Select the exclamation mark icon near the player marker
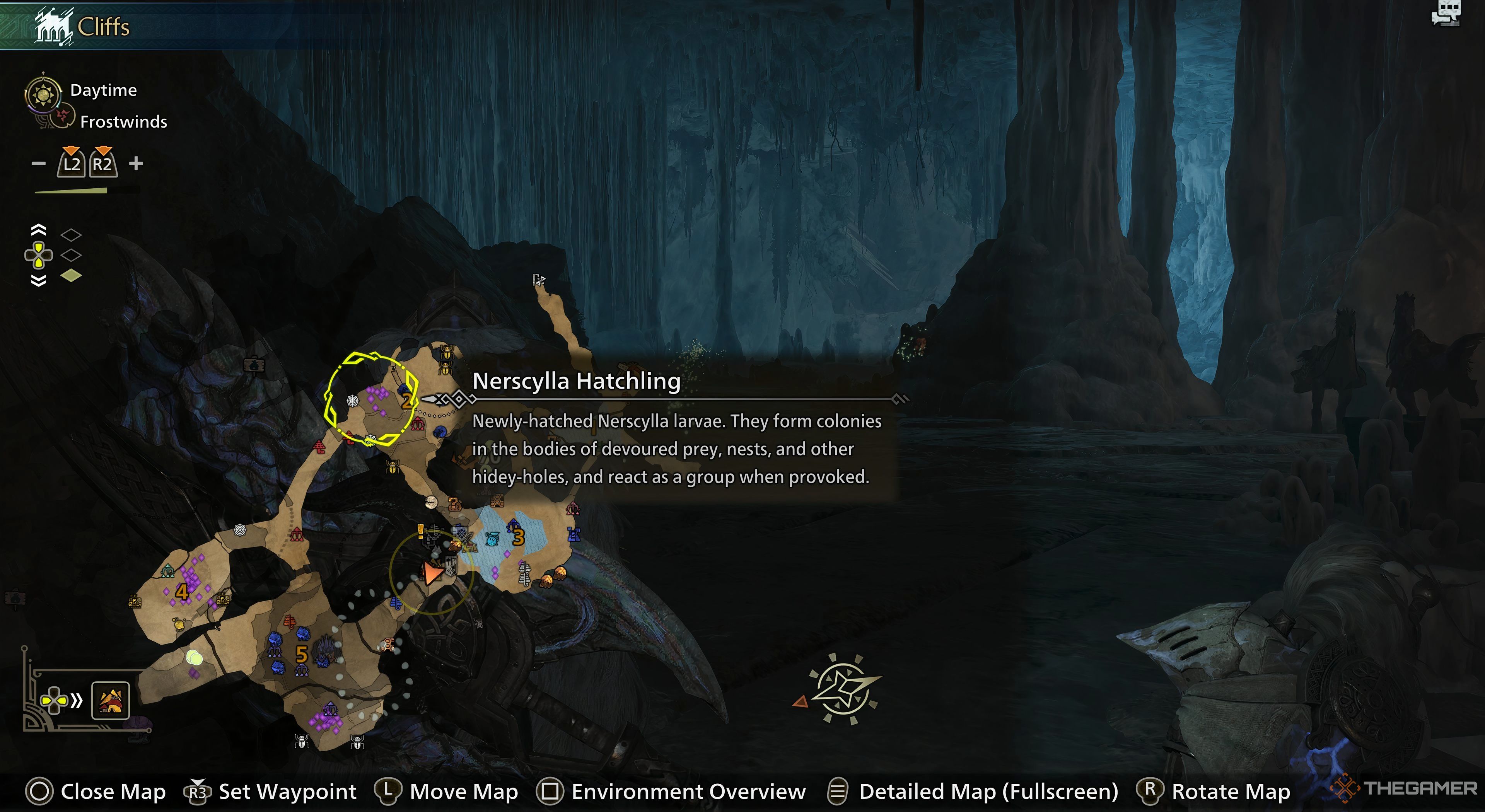 [420, 532]
